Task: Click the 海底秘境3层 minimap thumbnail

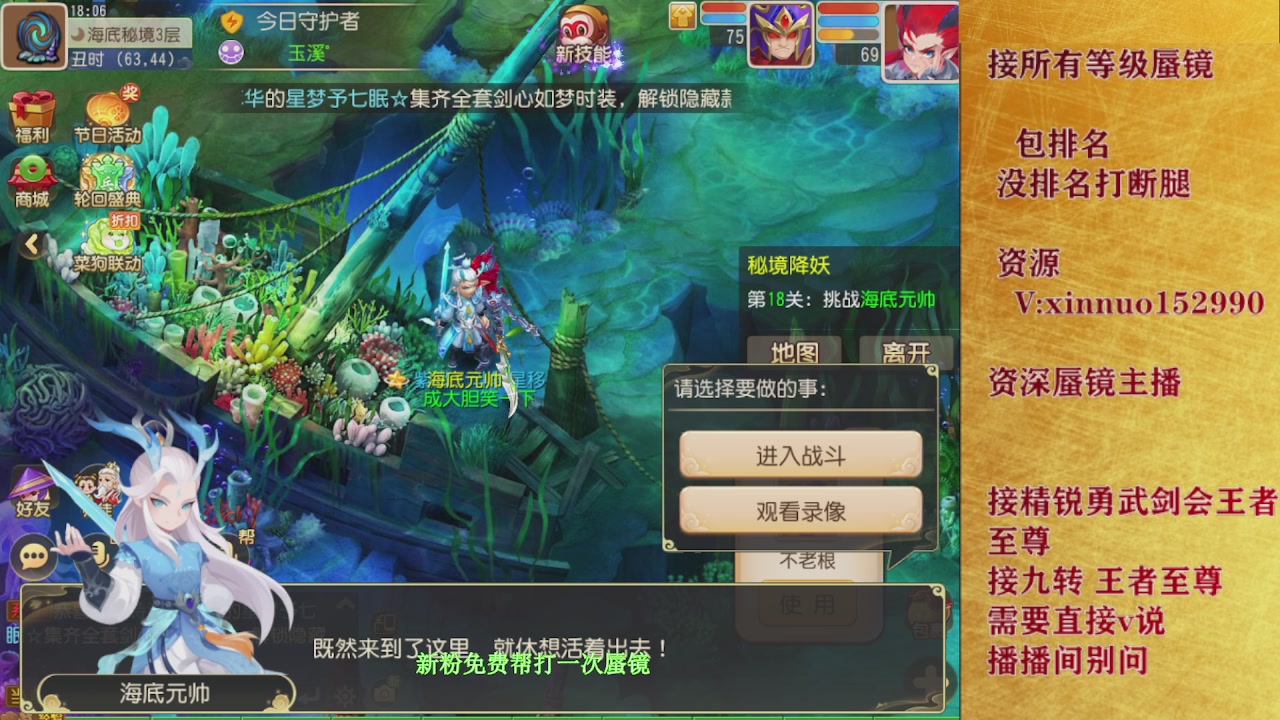Action: click(34, 35)
